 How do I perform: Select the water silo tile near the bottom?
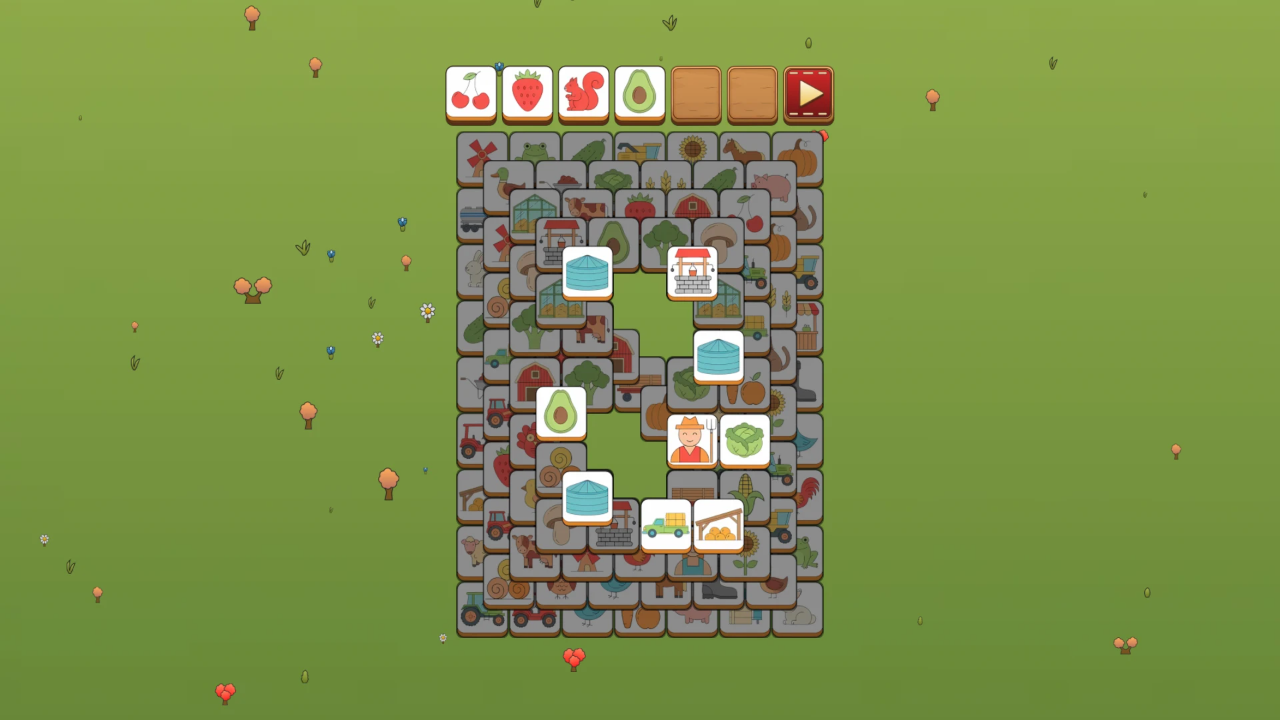587,496
